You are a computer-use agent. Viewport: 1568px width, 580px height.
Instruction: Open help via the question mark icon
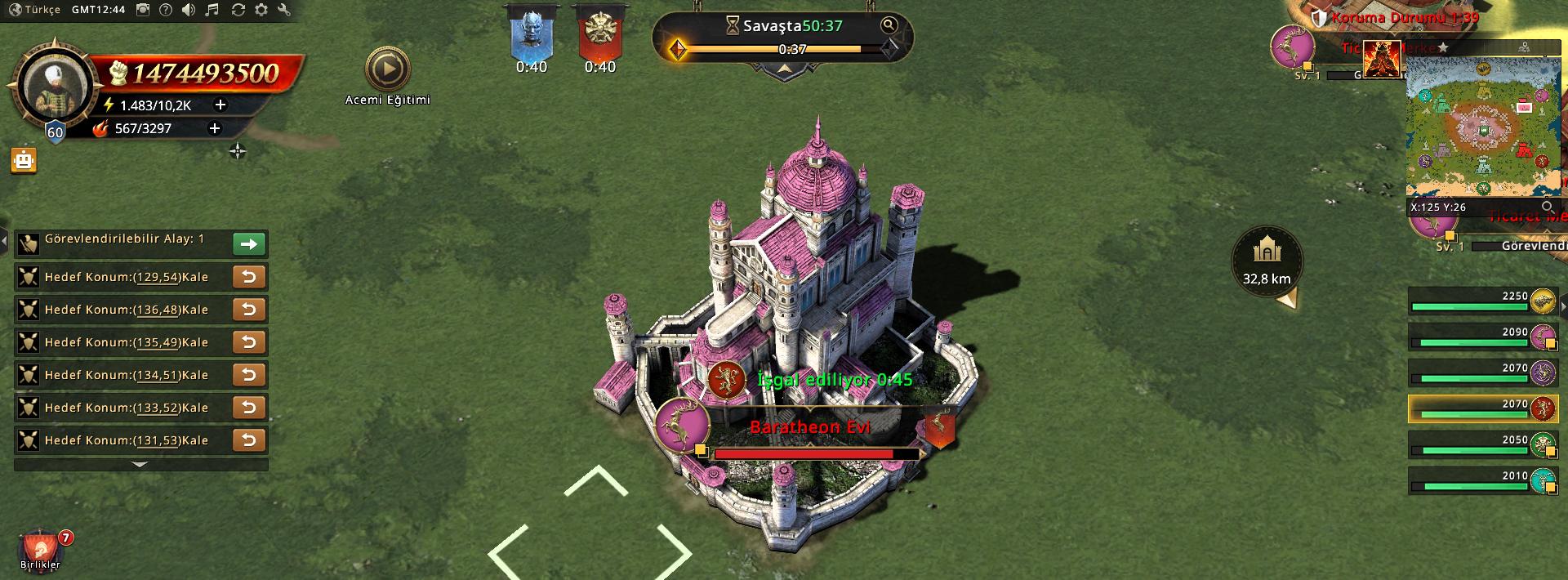coord(166,10)
